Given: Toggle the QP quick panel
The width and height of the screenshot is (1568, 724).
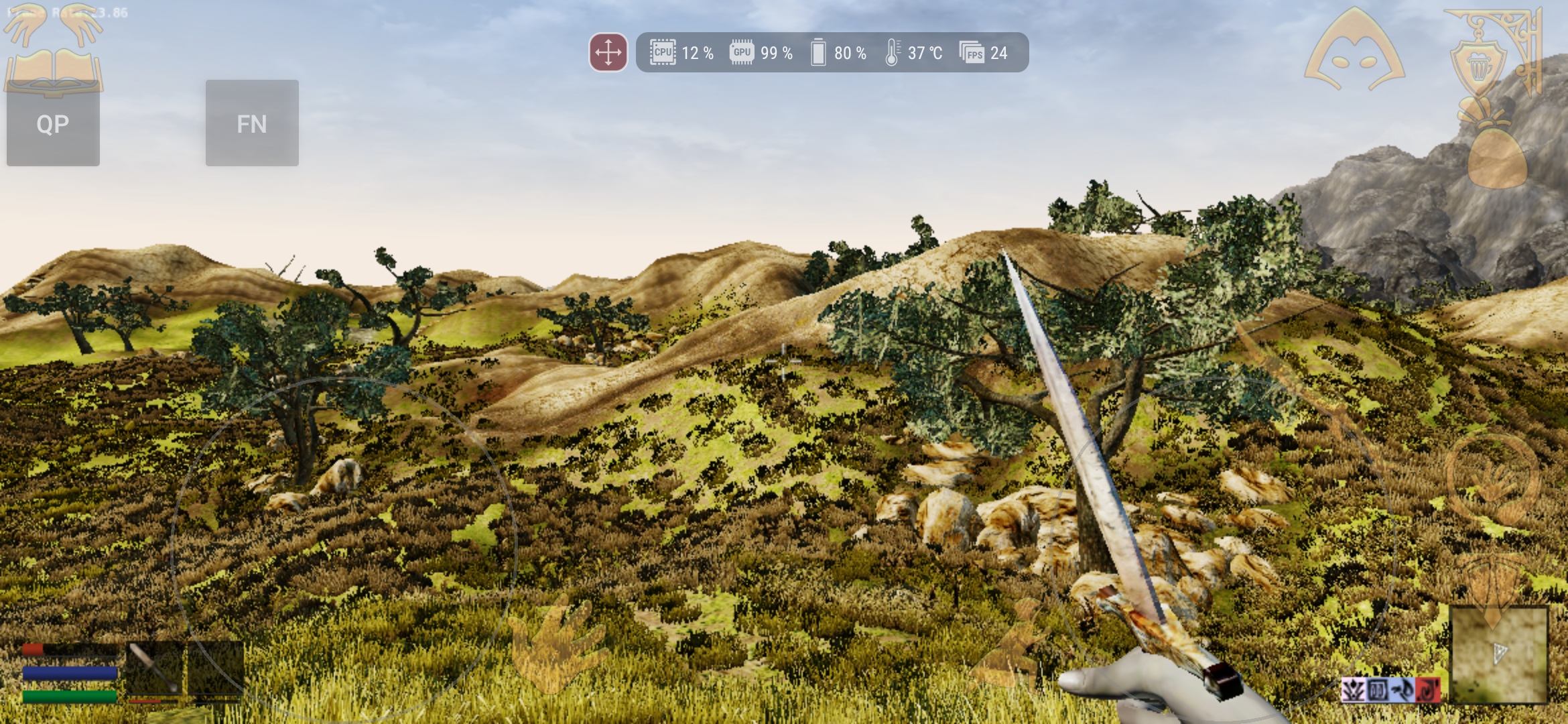Looking at the screenshot, I should [x=52, y=124].
